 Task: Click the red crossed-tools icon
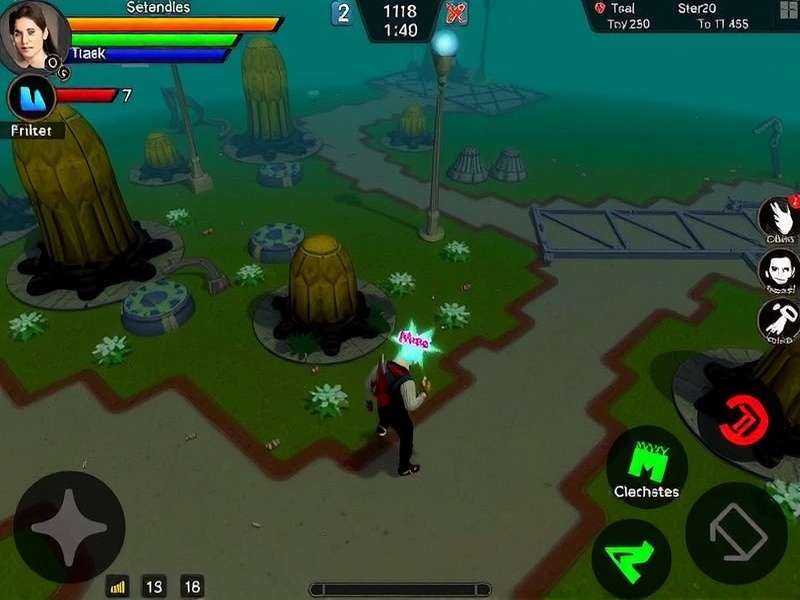[x=456, y=13]
